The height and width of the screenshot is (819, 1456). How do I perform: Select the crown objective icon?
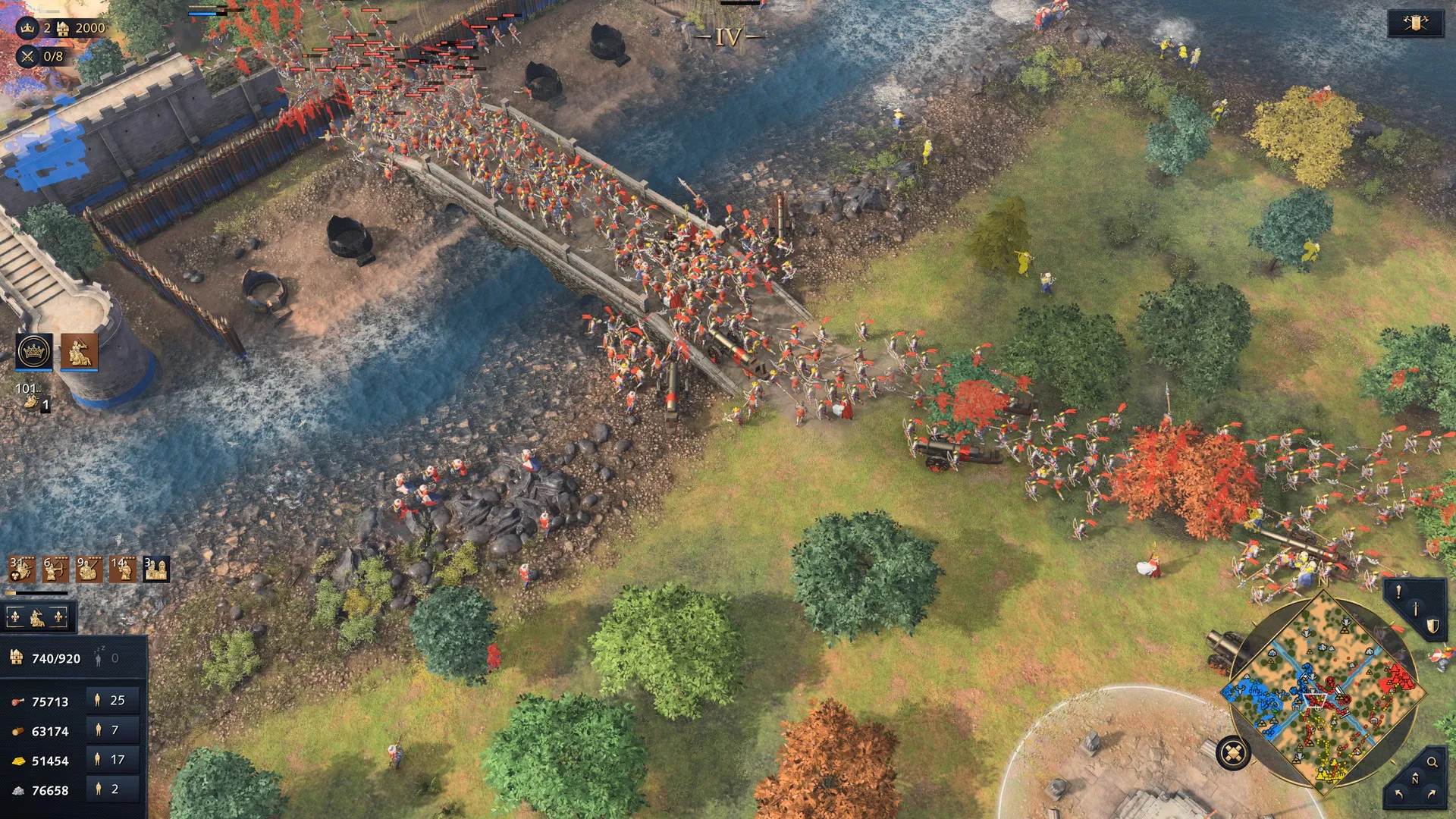28,28
